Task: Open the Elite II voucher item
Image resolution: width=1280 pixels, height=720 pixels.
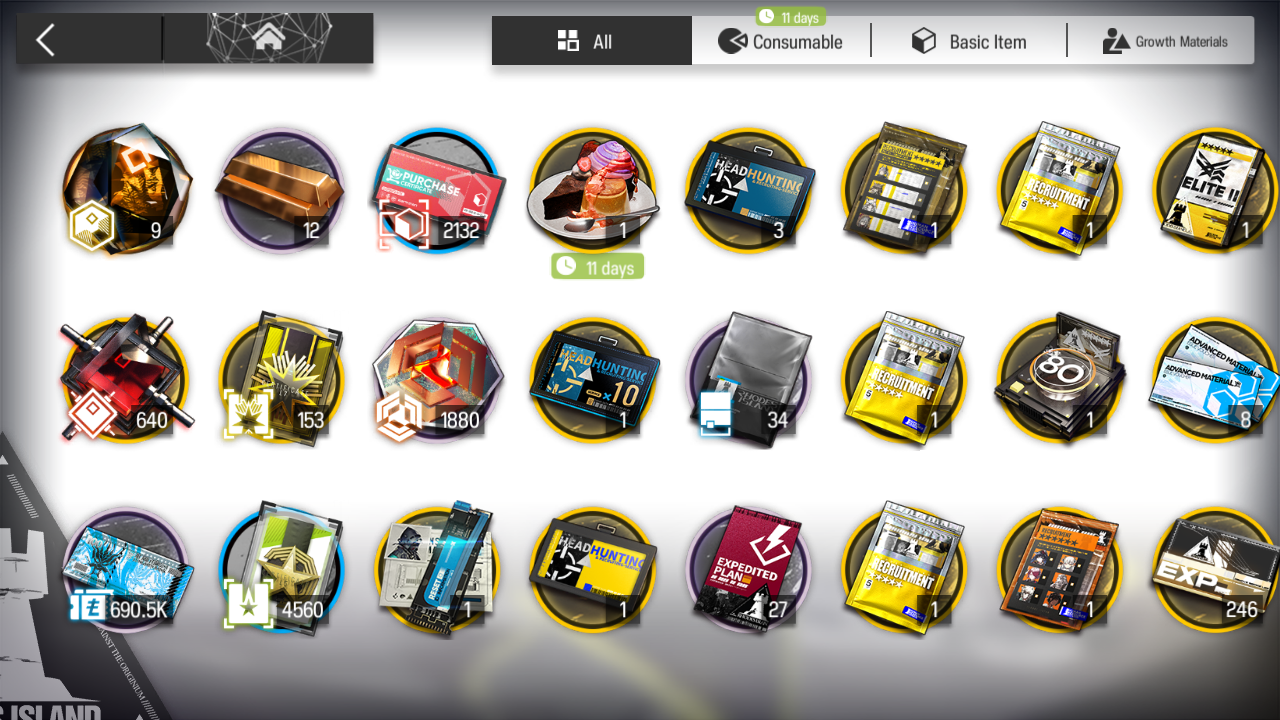Action: pyautogui.click(x=1216, y=190)
